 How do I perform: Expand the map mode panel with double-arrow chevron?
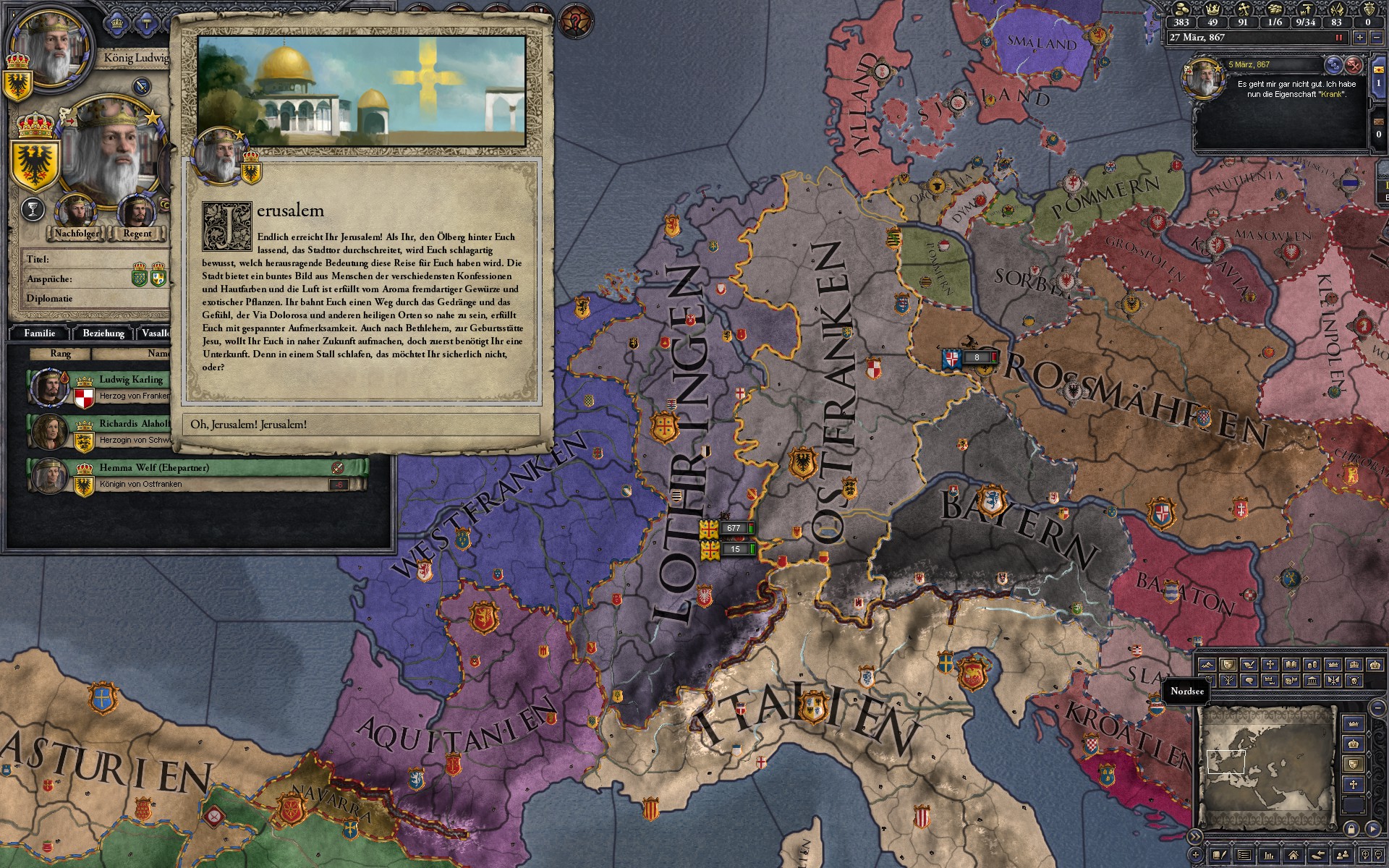pos(1195,835)
